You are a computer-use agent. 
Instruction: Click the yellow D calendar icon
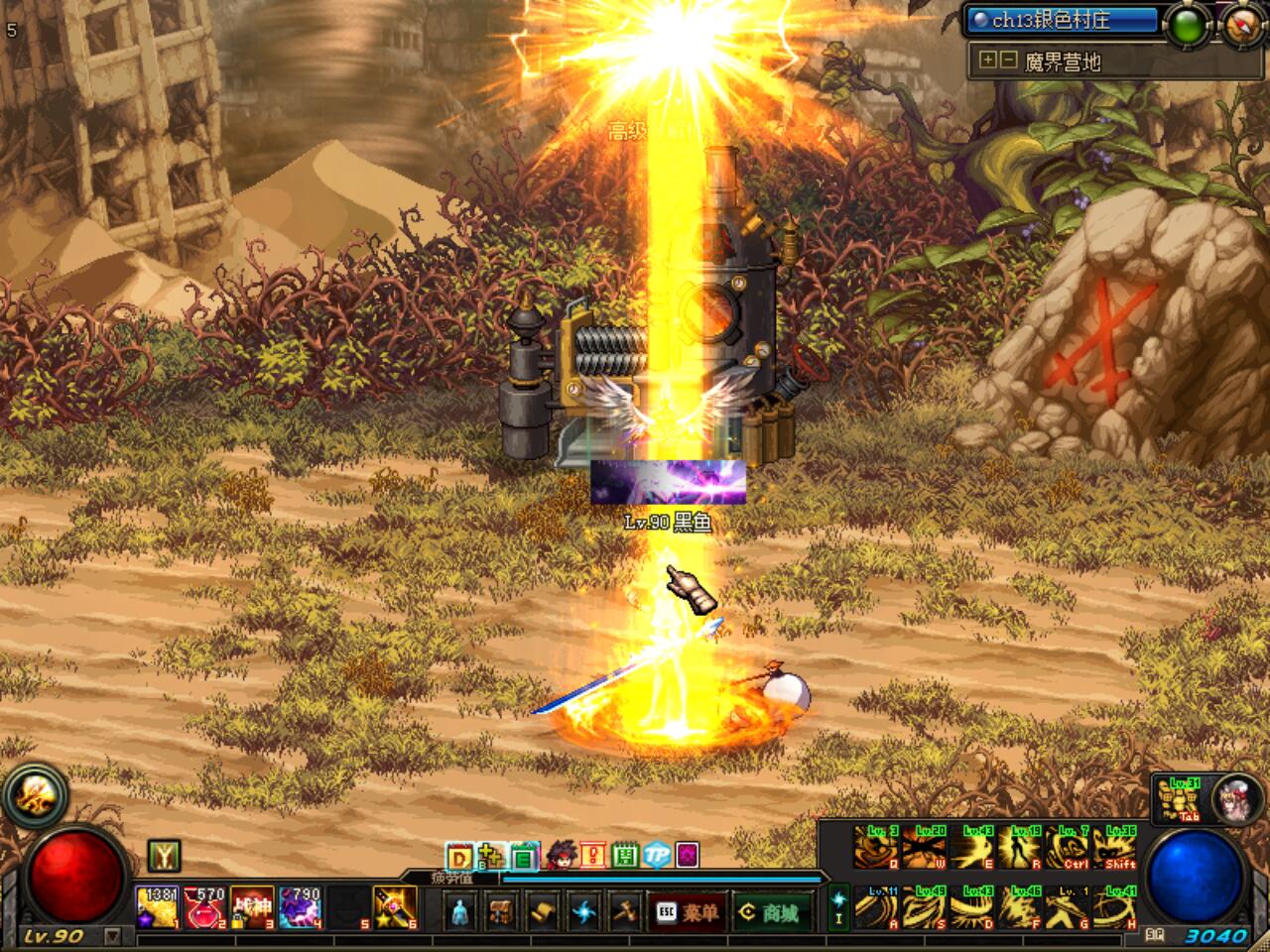tap(459, 855)
